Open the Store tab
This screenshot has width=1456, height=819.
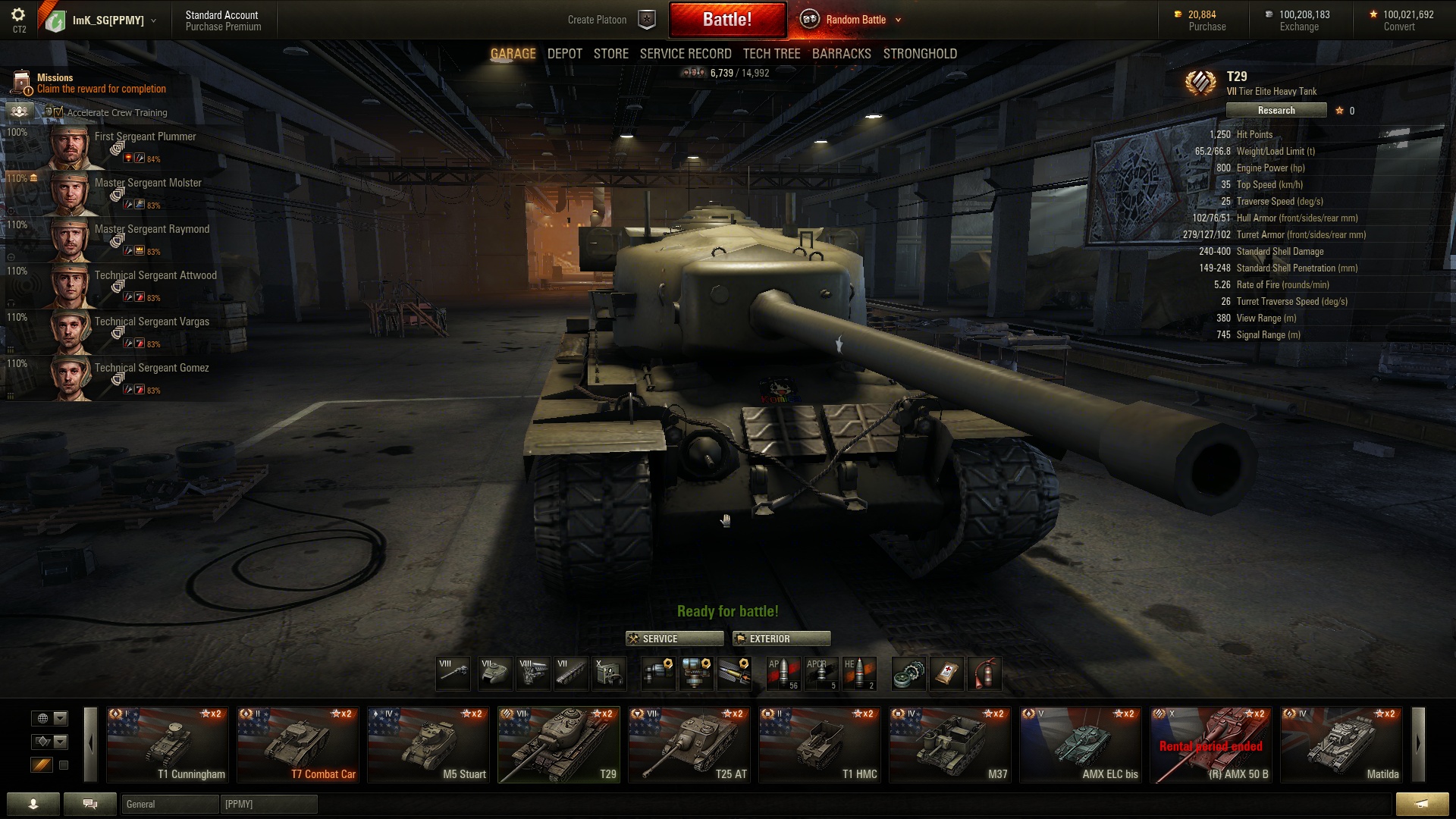tap(610, 54)
